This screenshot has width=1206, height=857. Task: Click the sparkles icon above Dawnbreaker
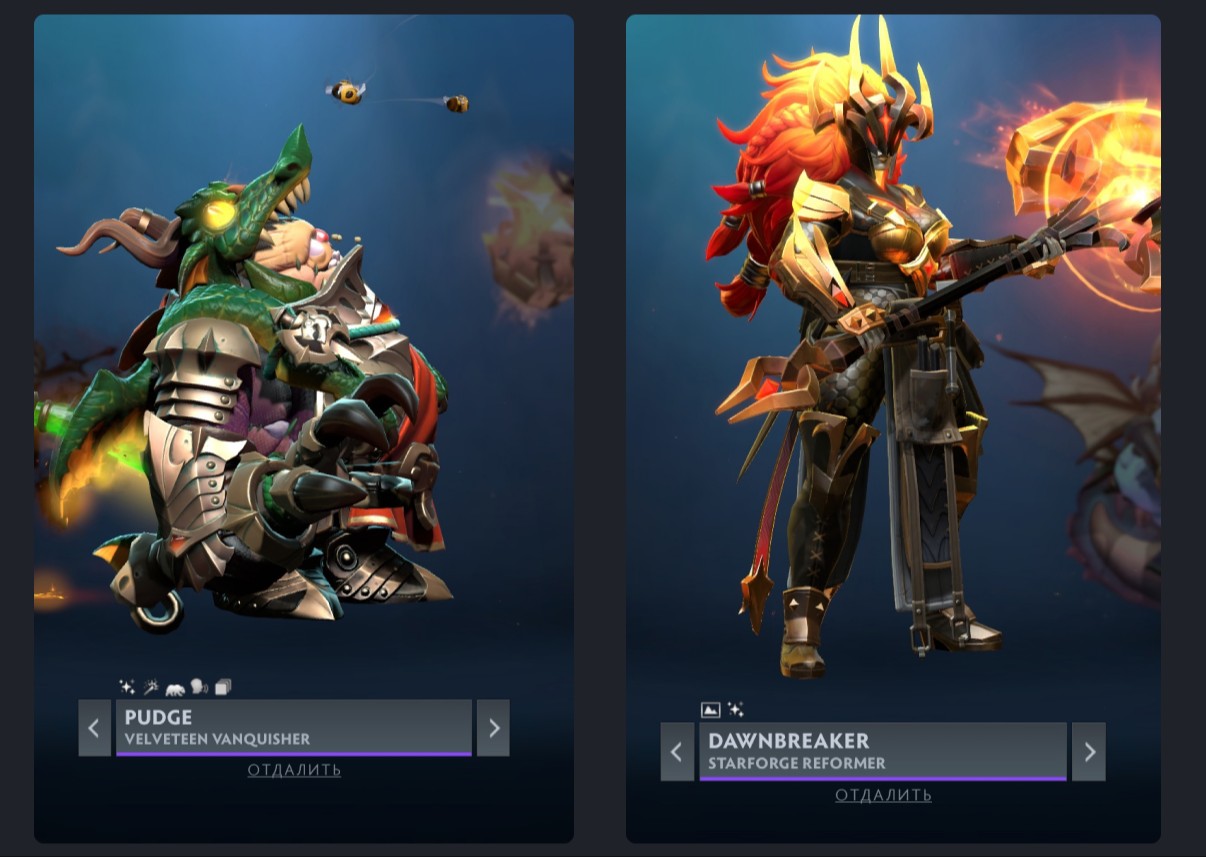735,710
